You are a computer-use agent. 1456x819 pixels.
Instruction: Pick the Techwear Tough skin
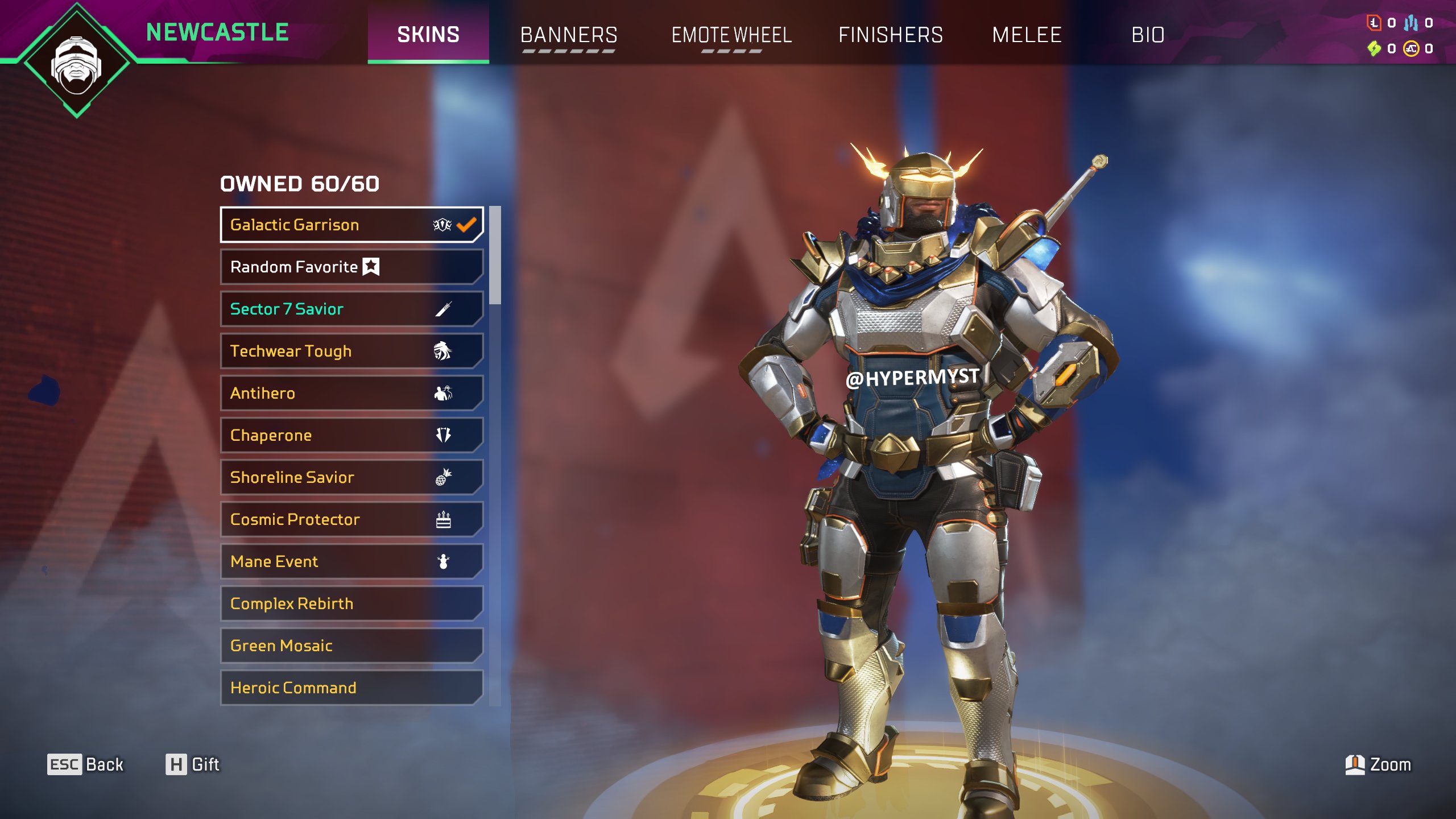point(351,351)
